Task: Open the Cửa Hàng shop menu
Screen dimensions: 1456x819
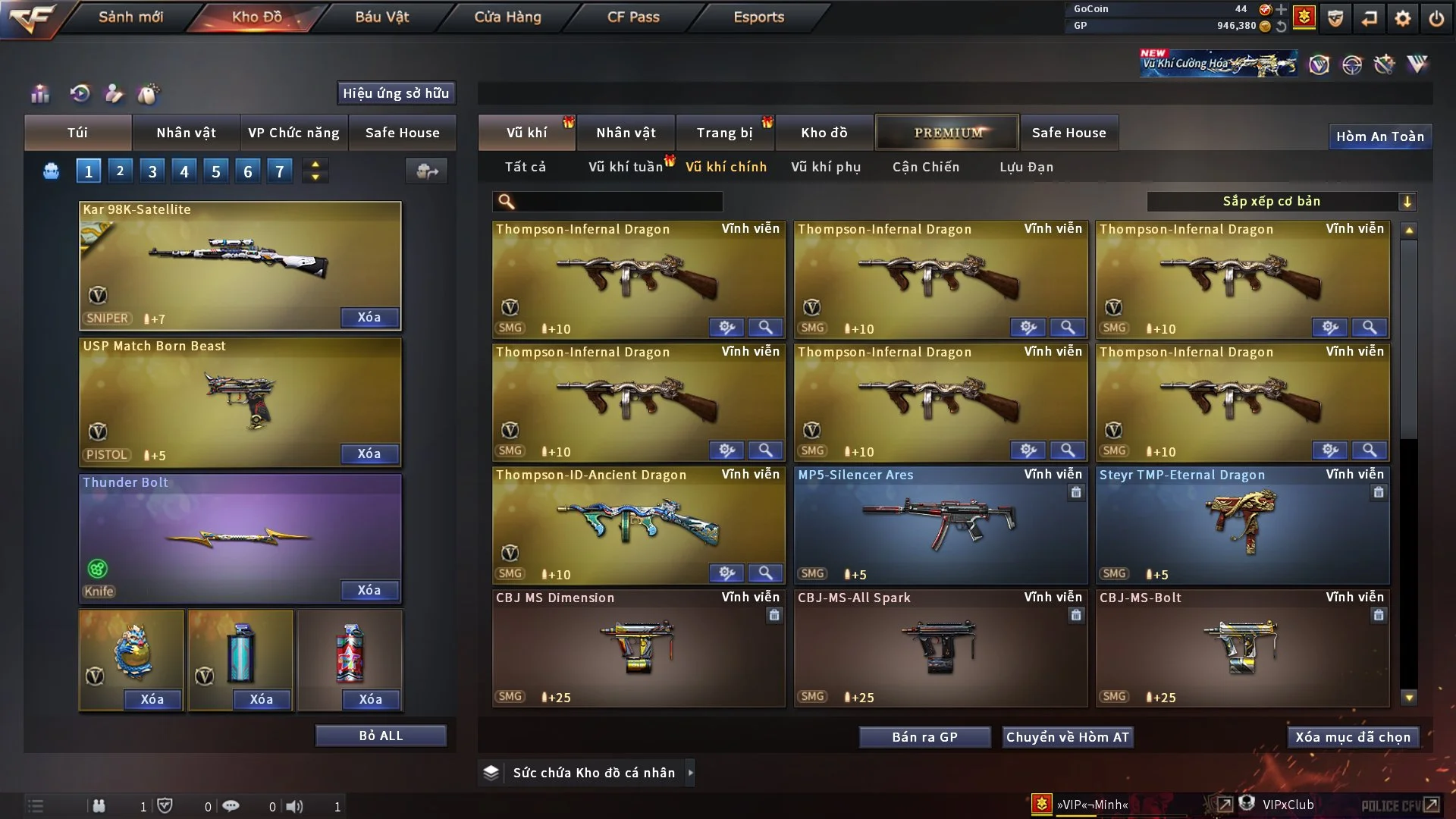Action: click(x=507, y=17)
